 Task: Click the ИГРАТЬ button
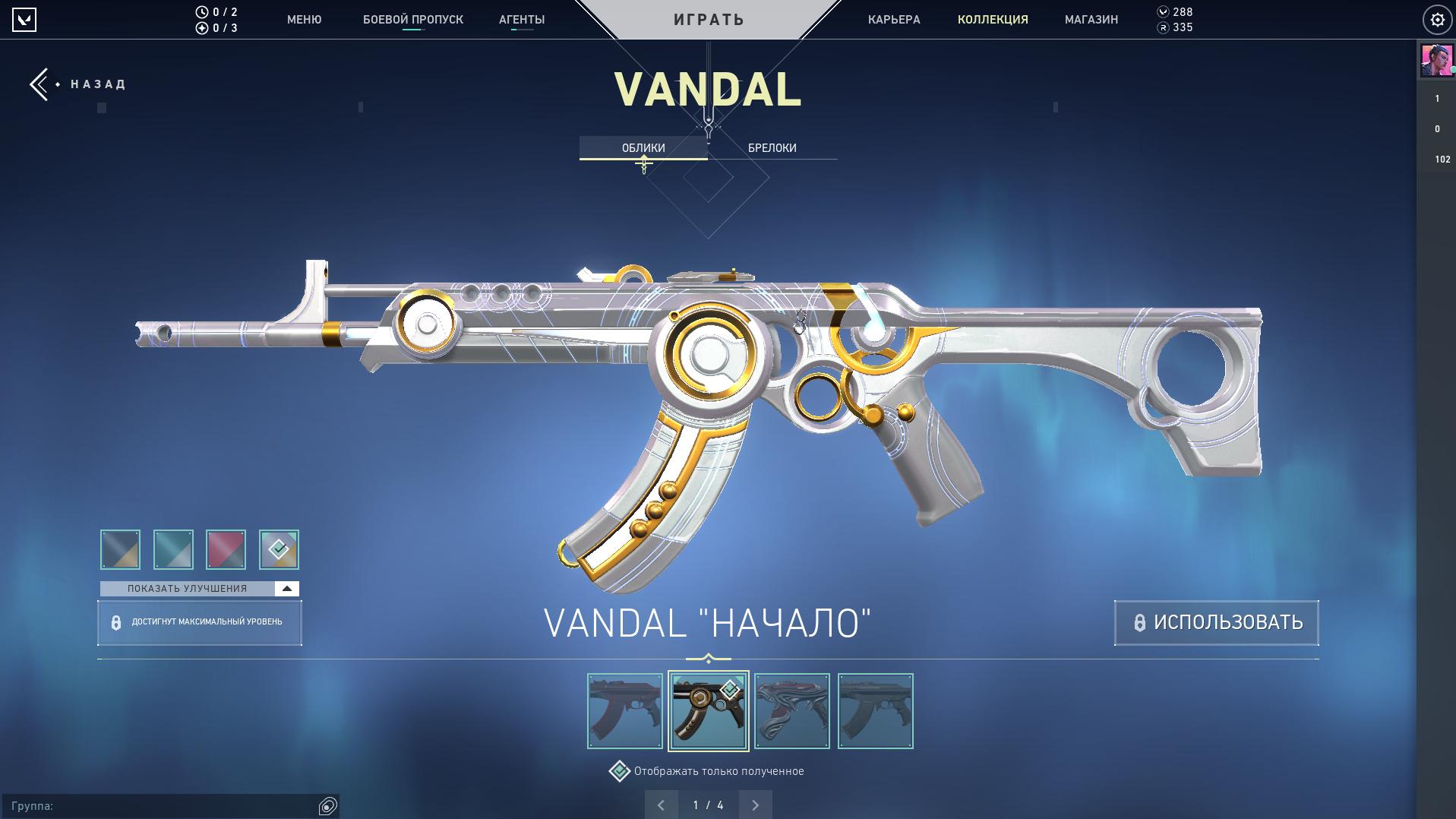(x=709, y=20)
